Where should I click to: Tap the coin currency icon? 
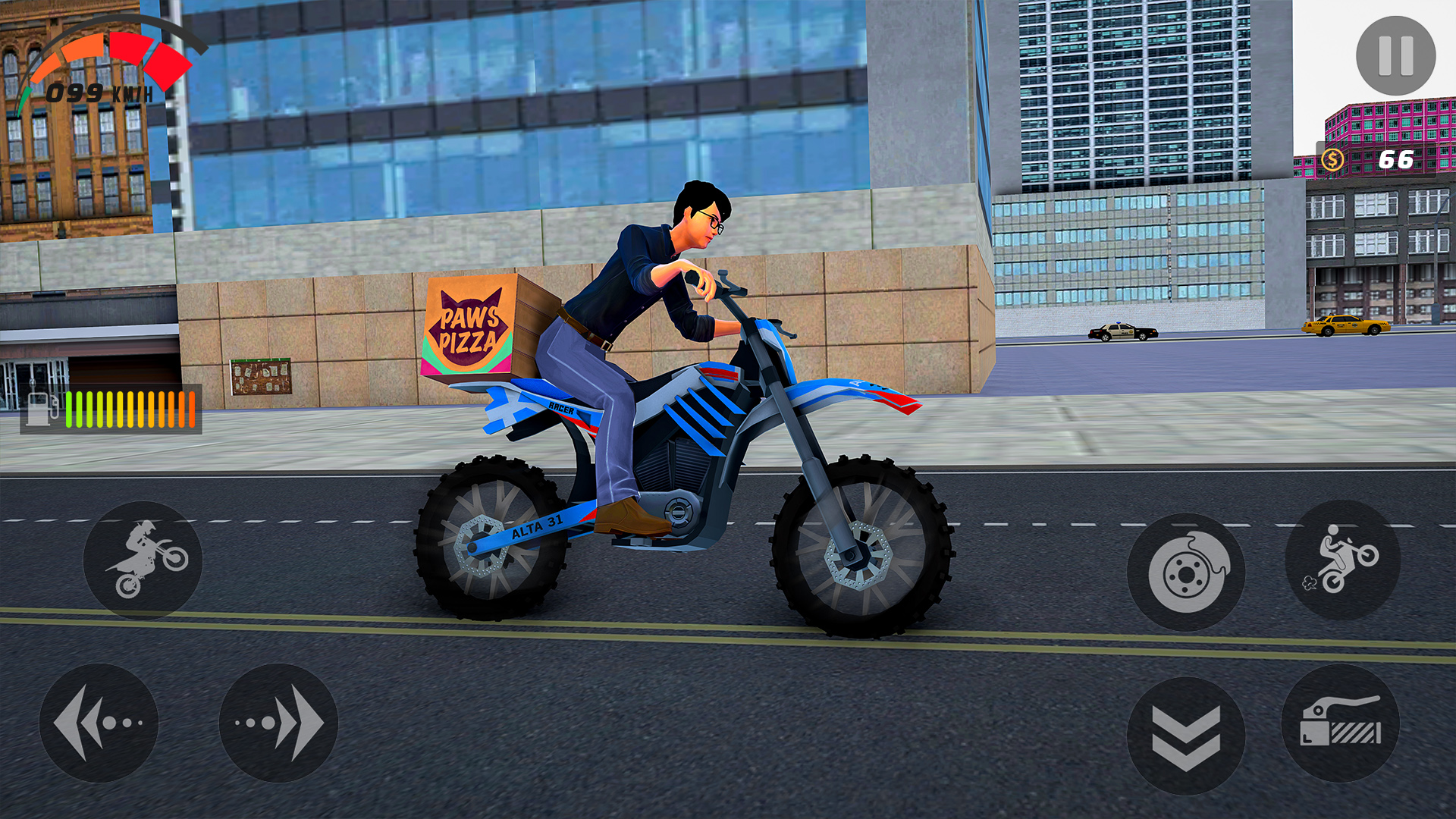[x=1335, y=159]
